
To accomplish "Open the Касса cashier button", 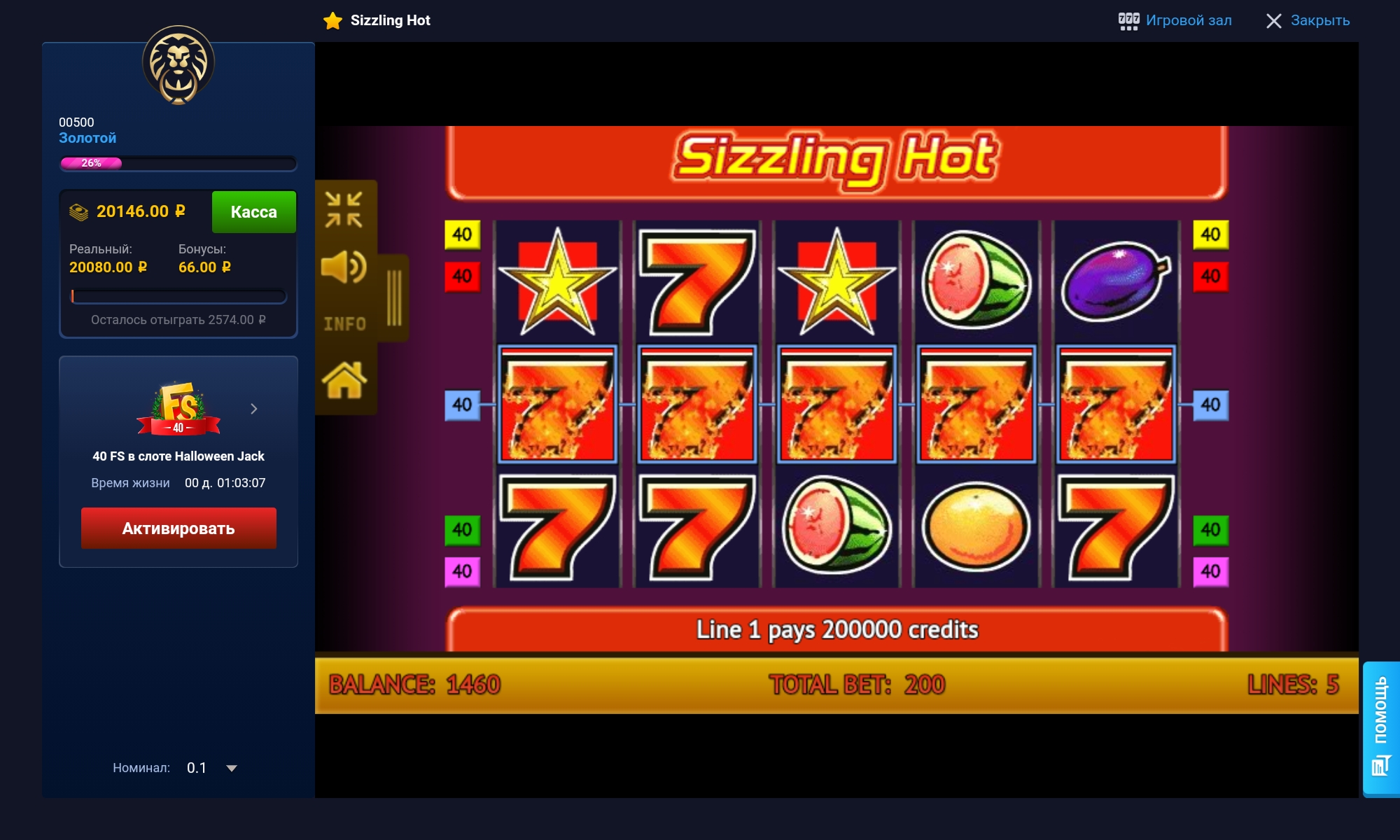I will (x=253, y=211).
